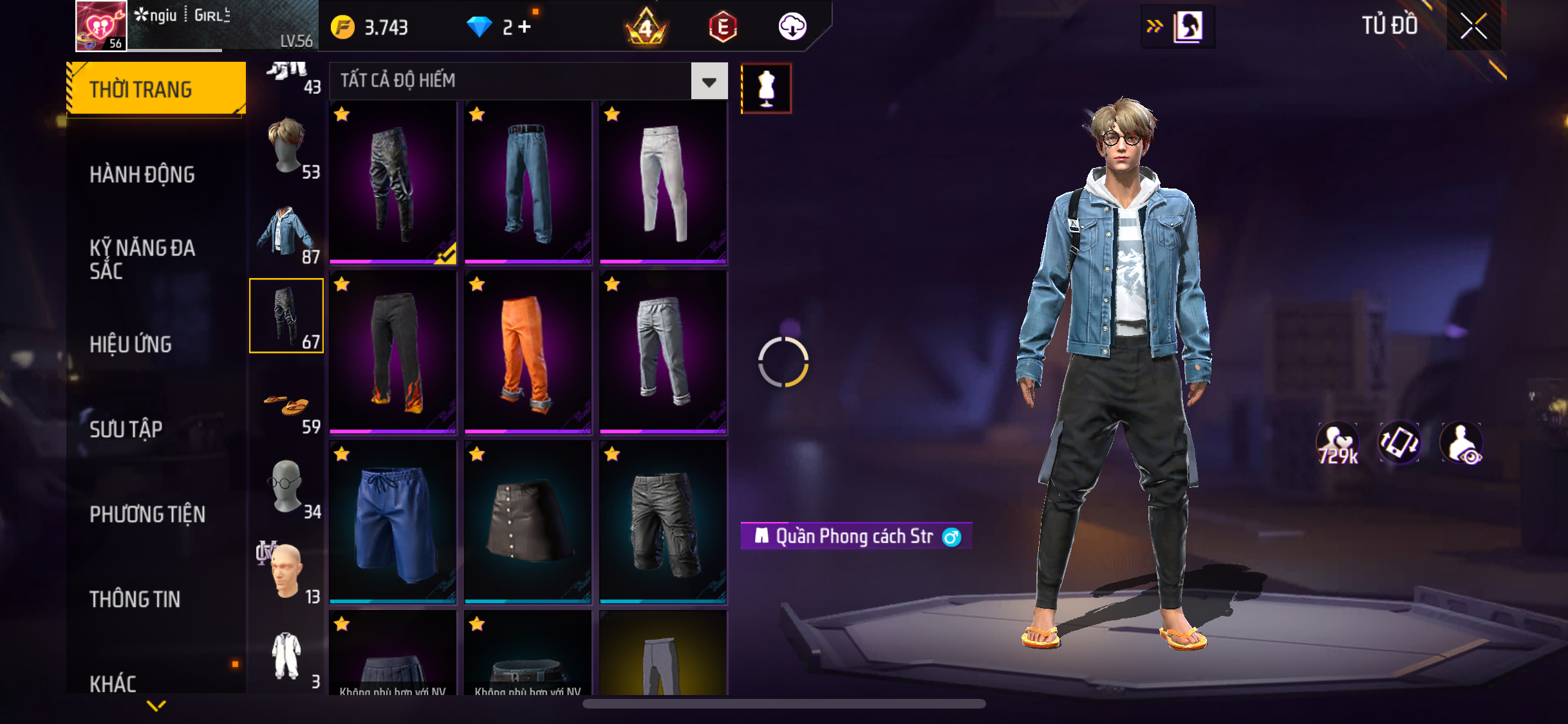The height and width of the screenshot is (724, 1568).
Task: Click the mannequin outfit preset button
Action: pyautogui.click(x=766, y=89)
